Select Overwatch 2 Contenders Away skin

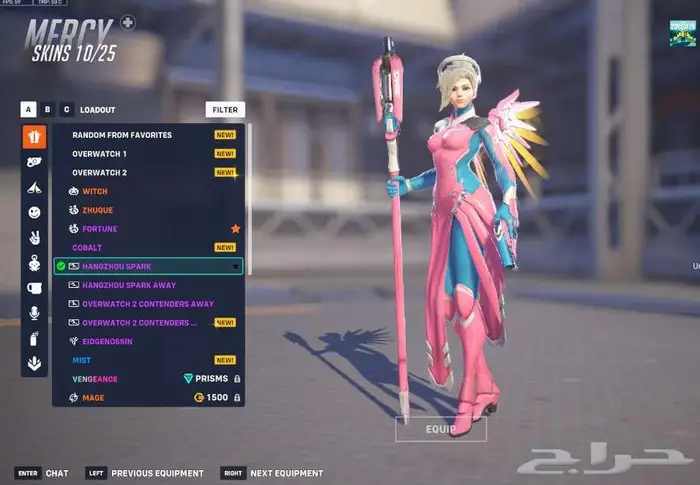pyautogui.click(x=148, y=304)
